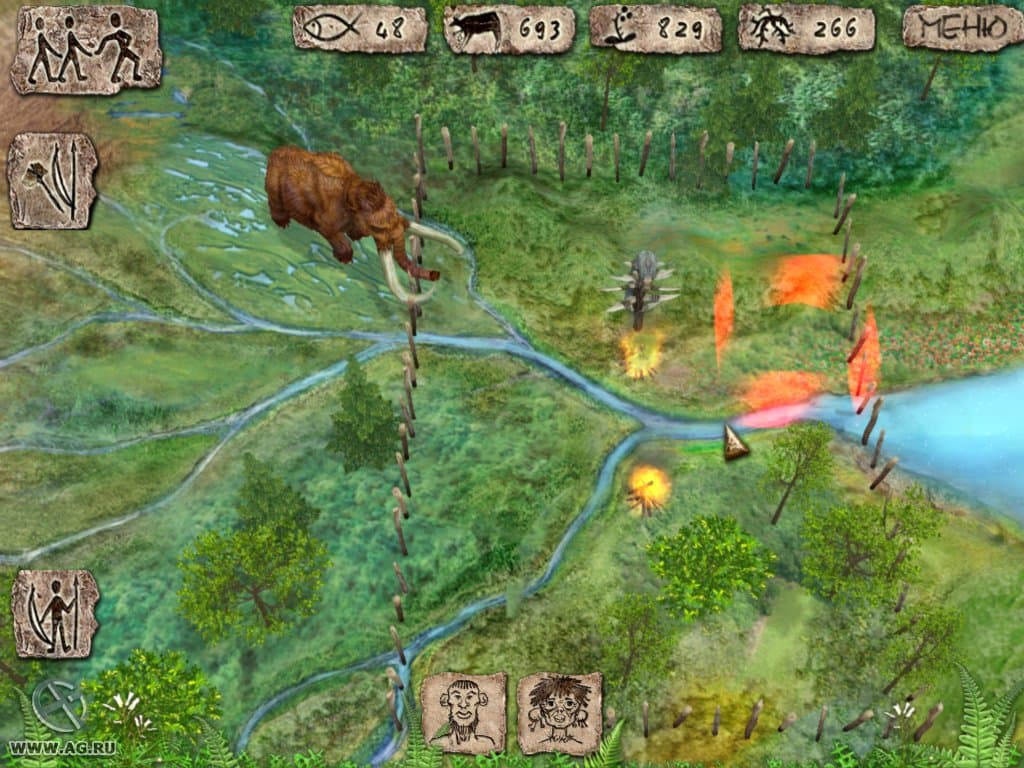Choose the axe and spear weapons tablet
Screen dimensions: 1024x768
[x=53, y=181]
